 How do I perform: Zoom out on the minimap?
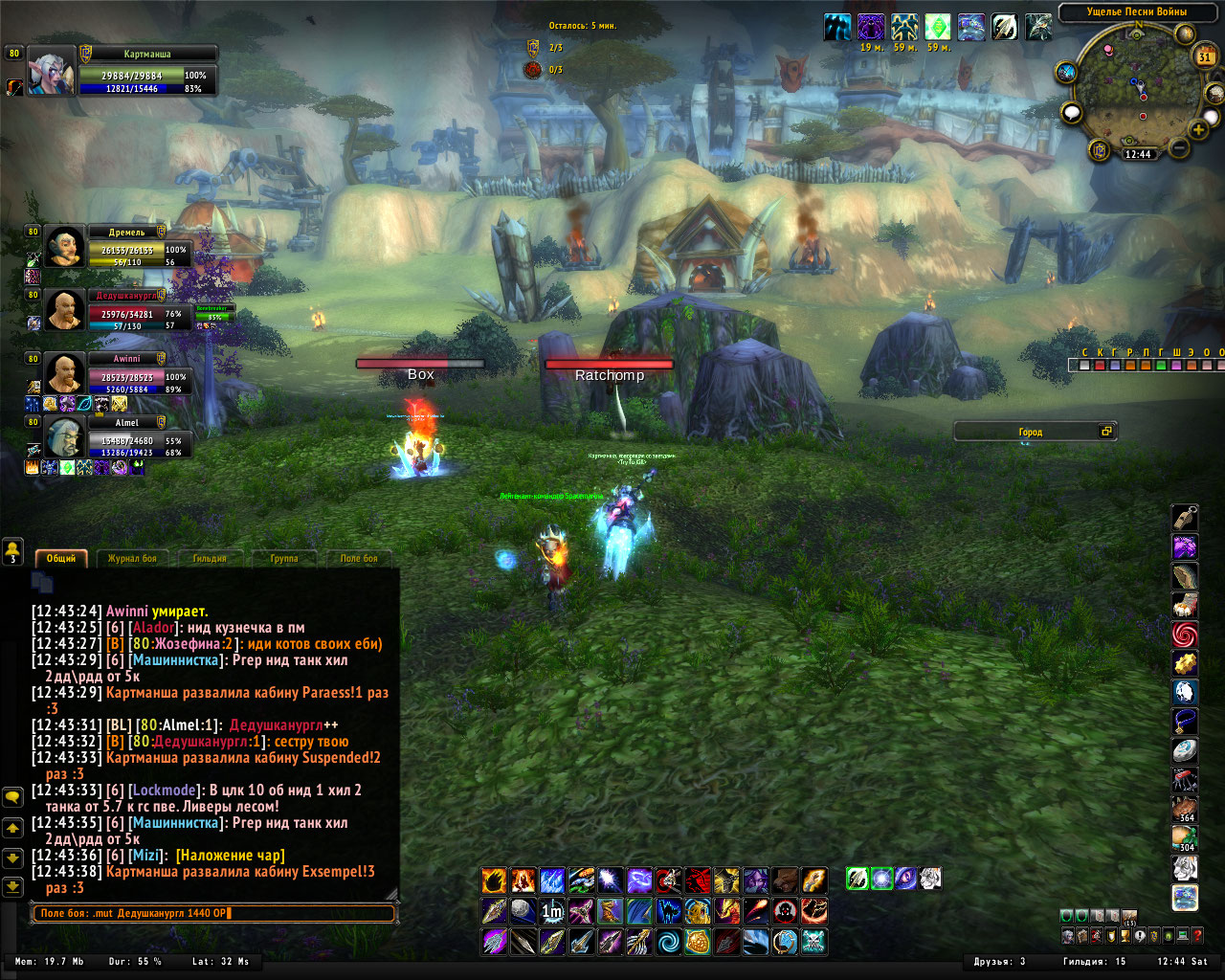click(1179, 147)
